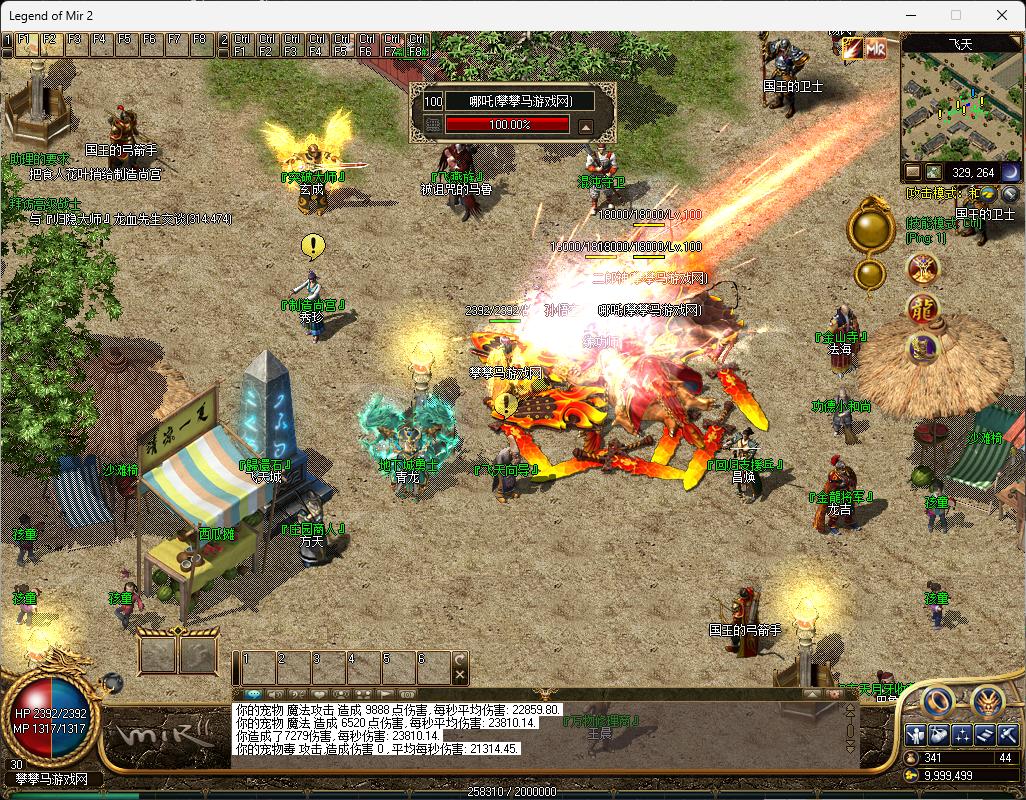Open the gold ring menu button

(x=937, y=703)
